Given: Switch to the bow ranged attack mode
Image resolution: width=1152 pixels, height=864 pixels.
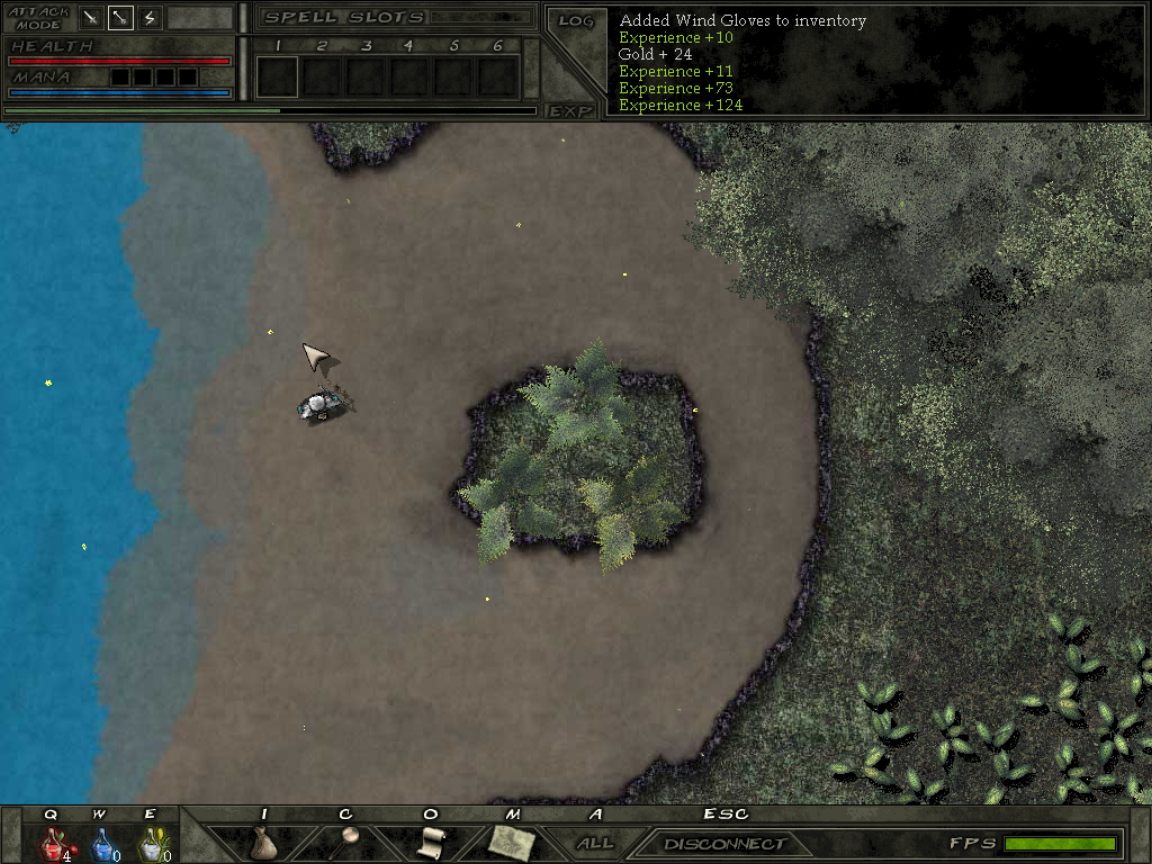Looking at the screenshot, I should [x=120, y=17].
